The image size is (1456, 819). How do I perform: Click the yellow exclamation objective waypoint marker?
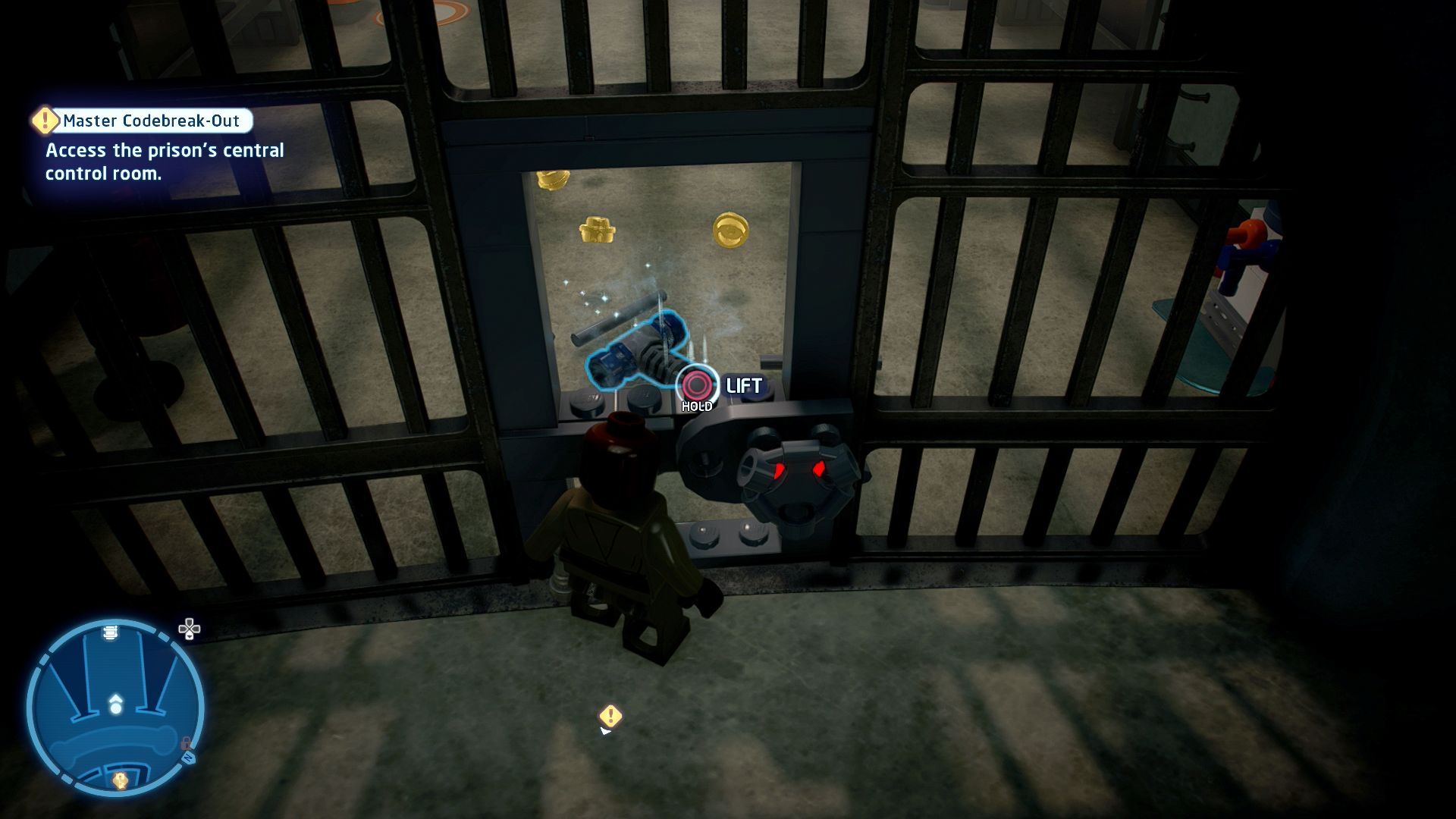(610, 716)
